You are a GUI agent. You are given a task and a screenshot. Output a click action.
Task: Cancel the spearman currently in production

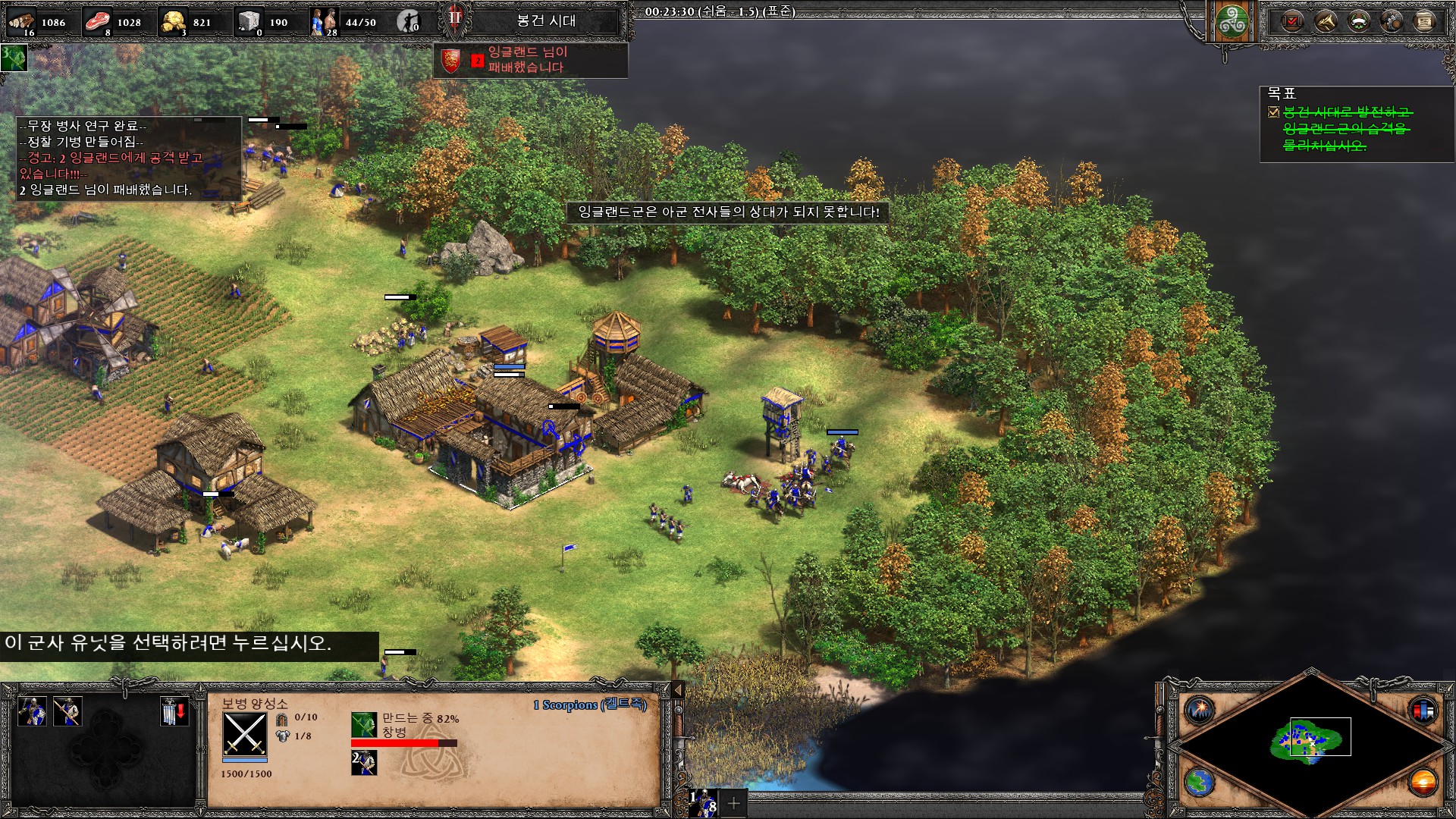(x=364, y=725)
